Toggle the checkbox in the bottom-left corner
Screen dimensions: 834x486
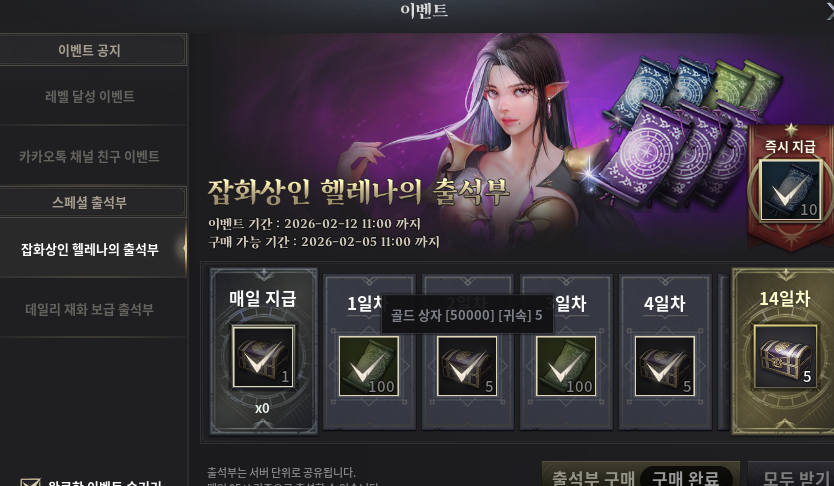click(31, 482)
